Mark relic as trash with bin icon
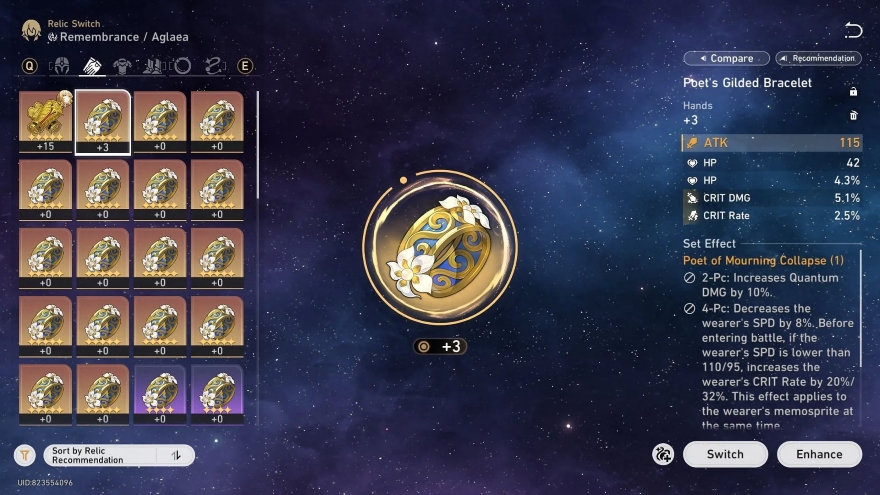This screenshot has width=880, height=495. point(853,116)
